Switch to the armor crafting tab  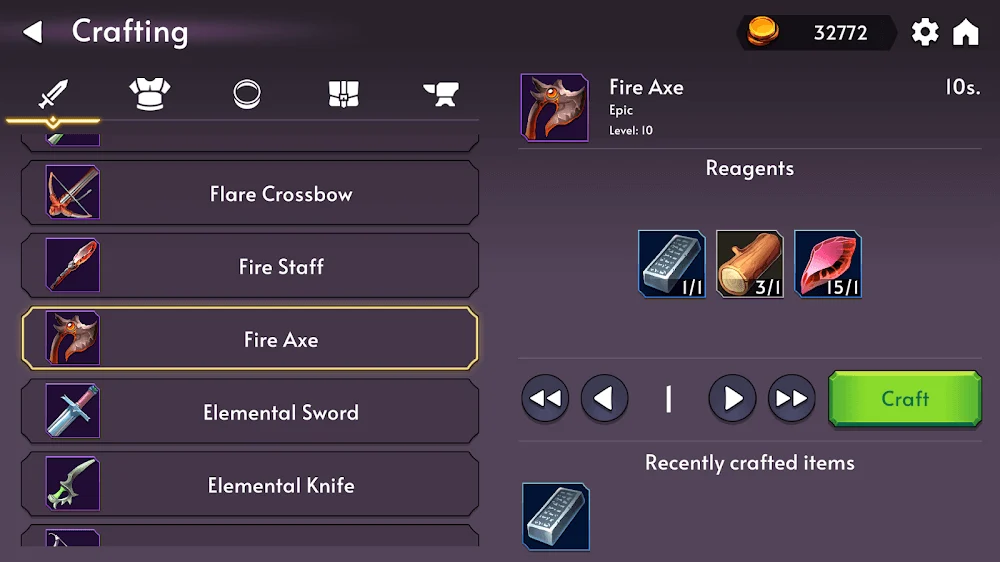[x=149, y=94]
